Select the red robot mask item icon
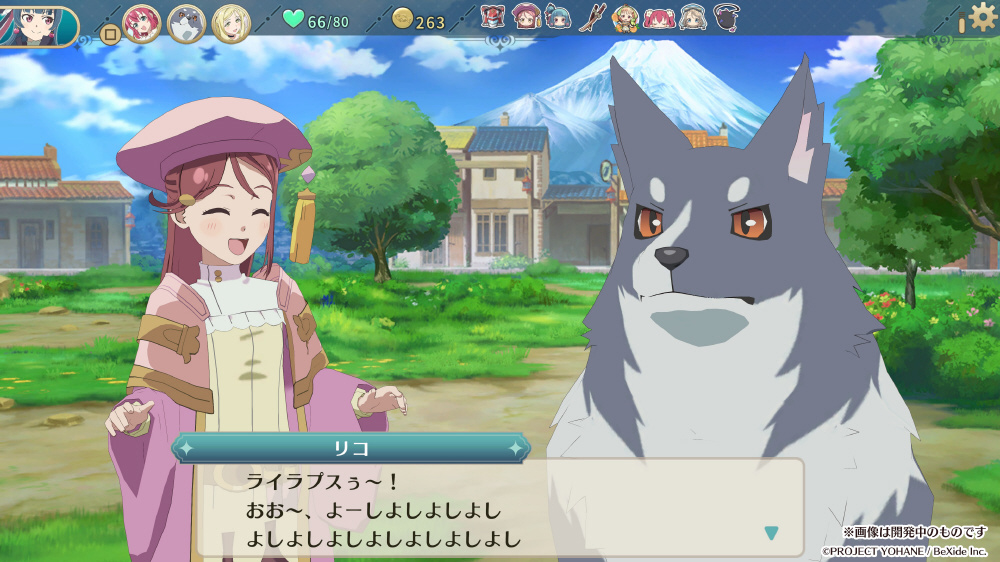 [492, 16]
